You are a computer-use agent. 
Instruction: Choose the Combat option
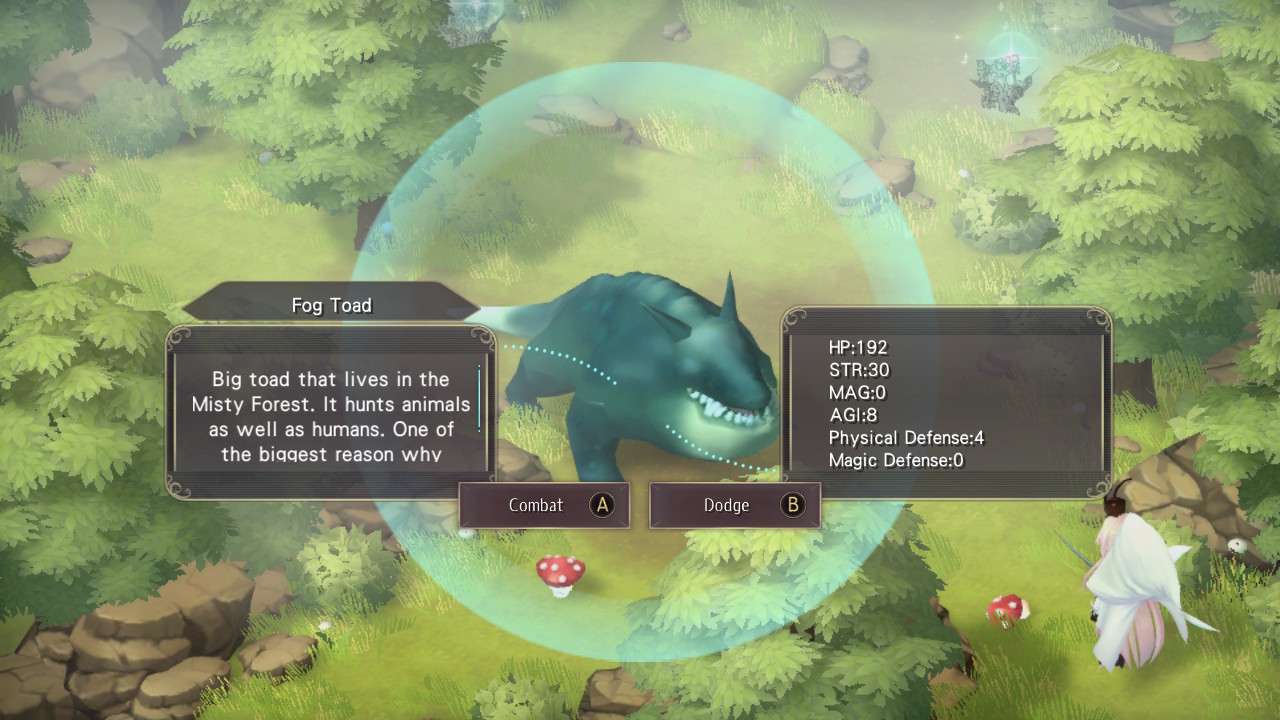(544, 505)
